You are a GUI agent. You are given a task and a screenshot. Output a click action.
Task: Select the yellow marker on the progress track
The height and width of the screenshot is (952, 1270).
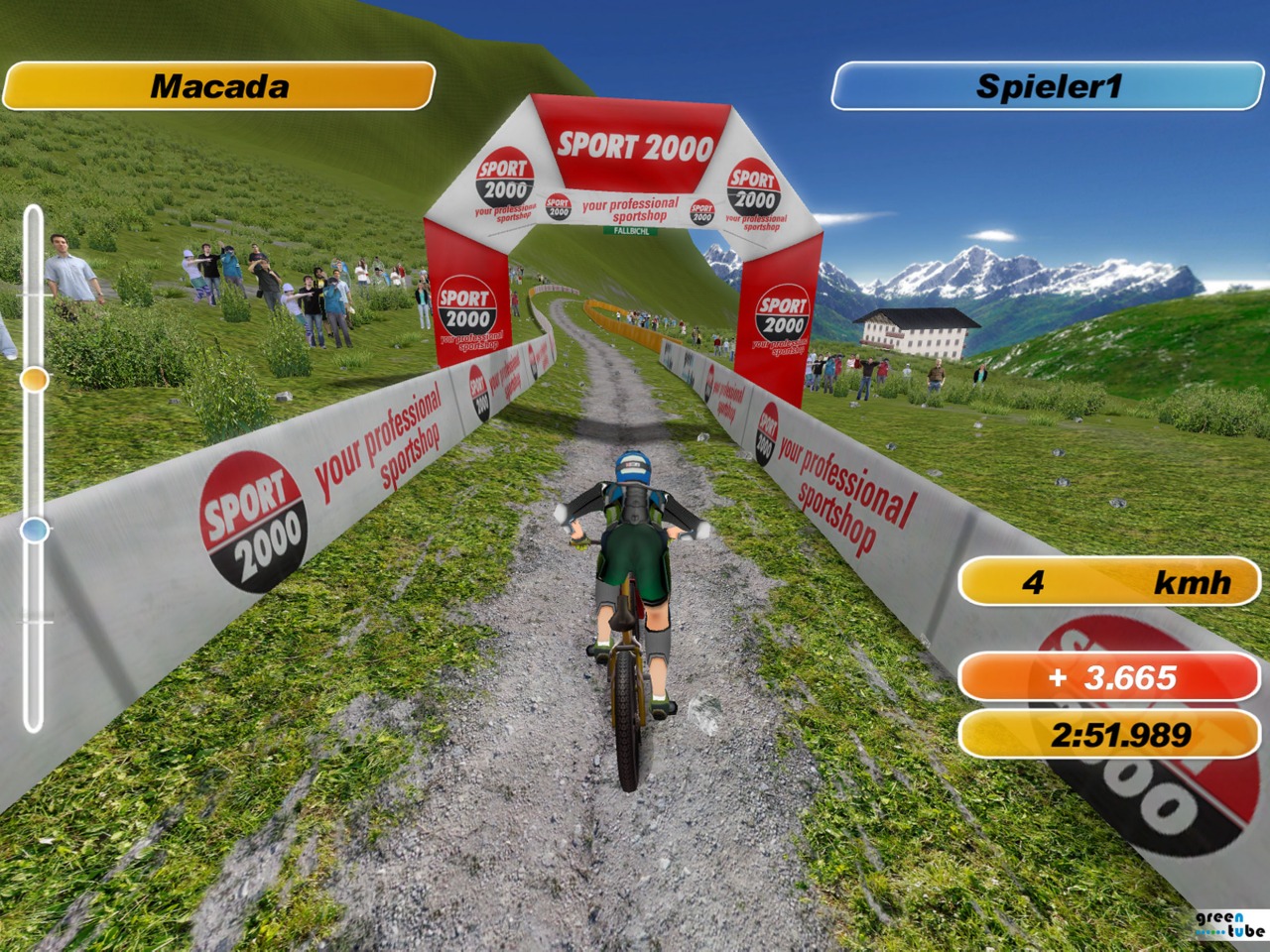coord(35,379)
